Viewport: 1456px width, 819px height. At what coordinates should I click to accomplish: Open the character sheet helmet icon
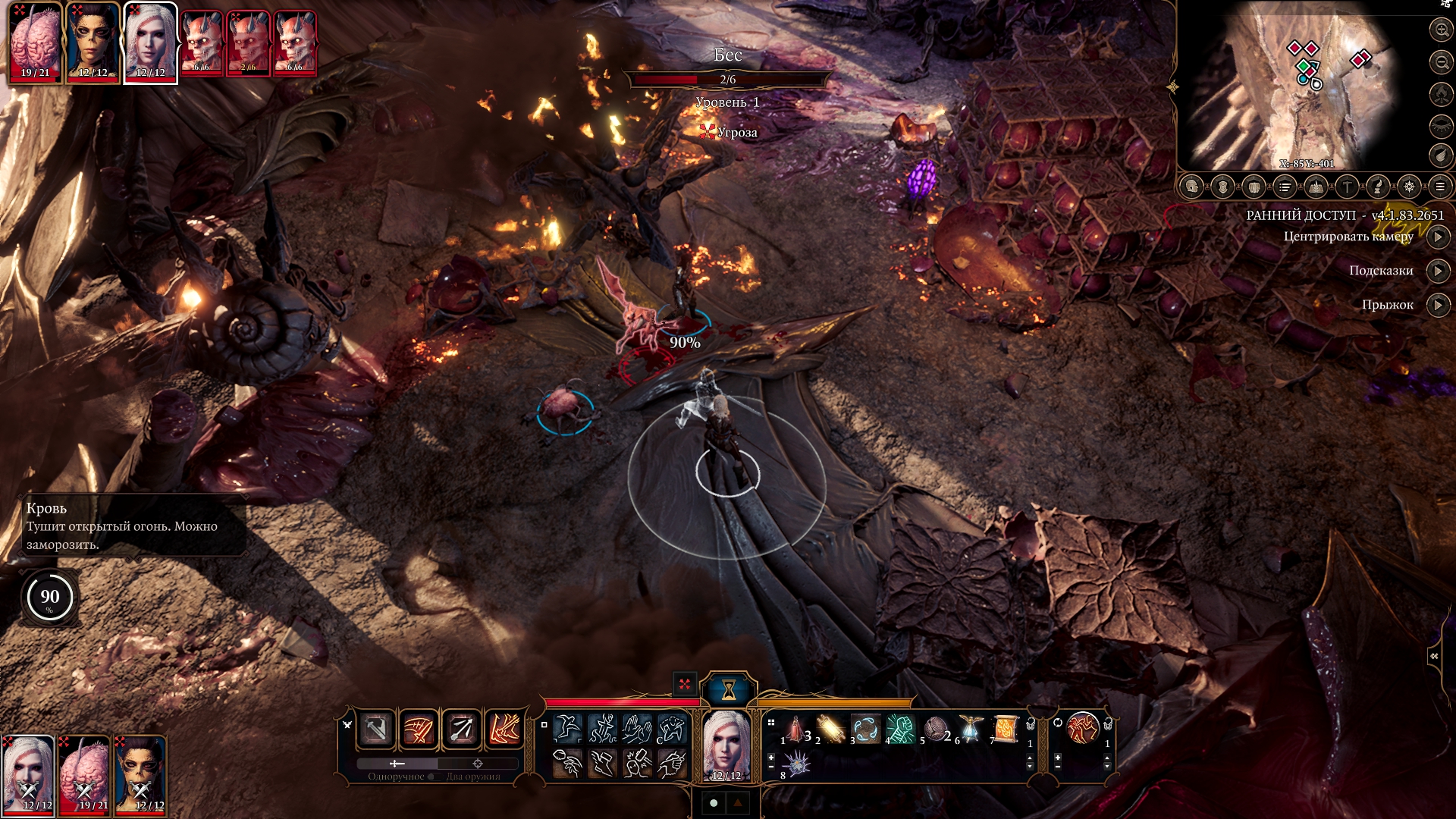point(1192,187)
